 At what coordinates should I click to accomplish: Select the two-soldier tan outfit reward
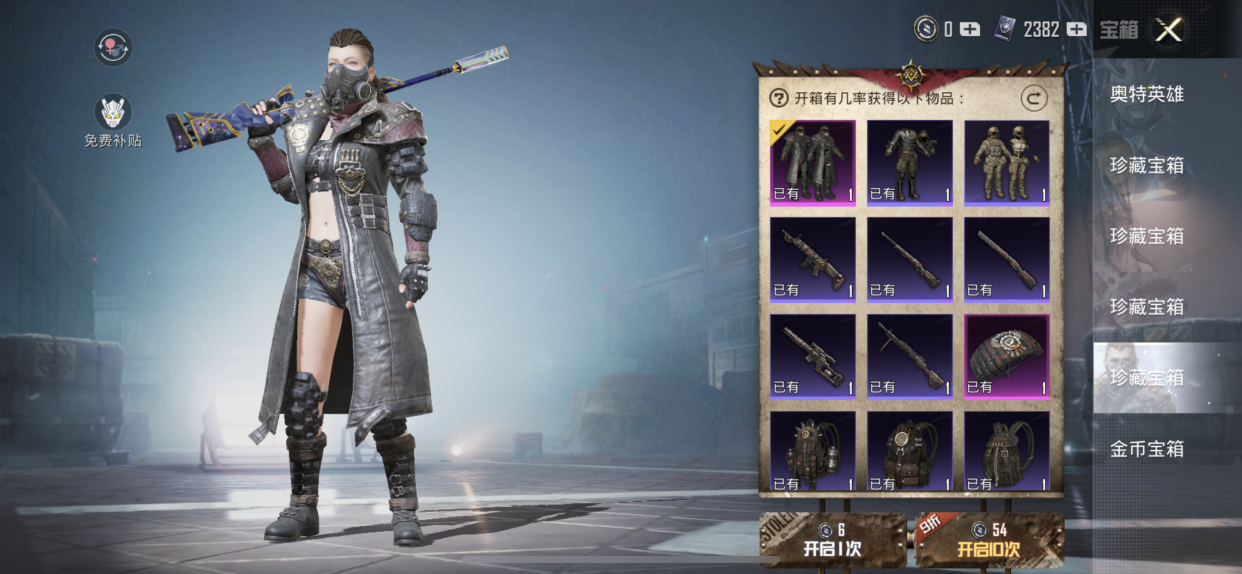tap(1007, 162)
